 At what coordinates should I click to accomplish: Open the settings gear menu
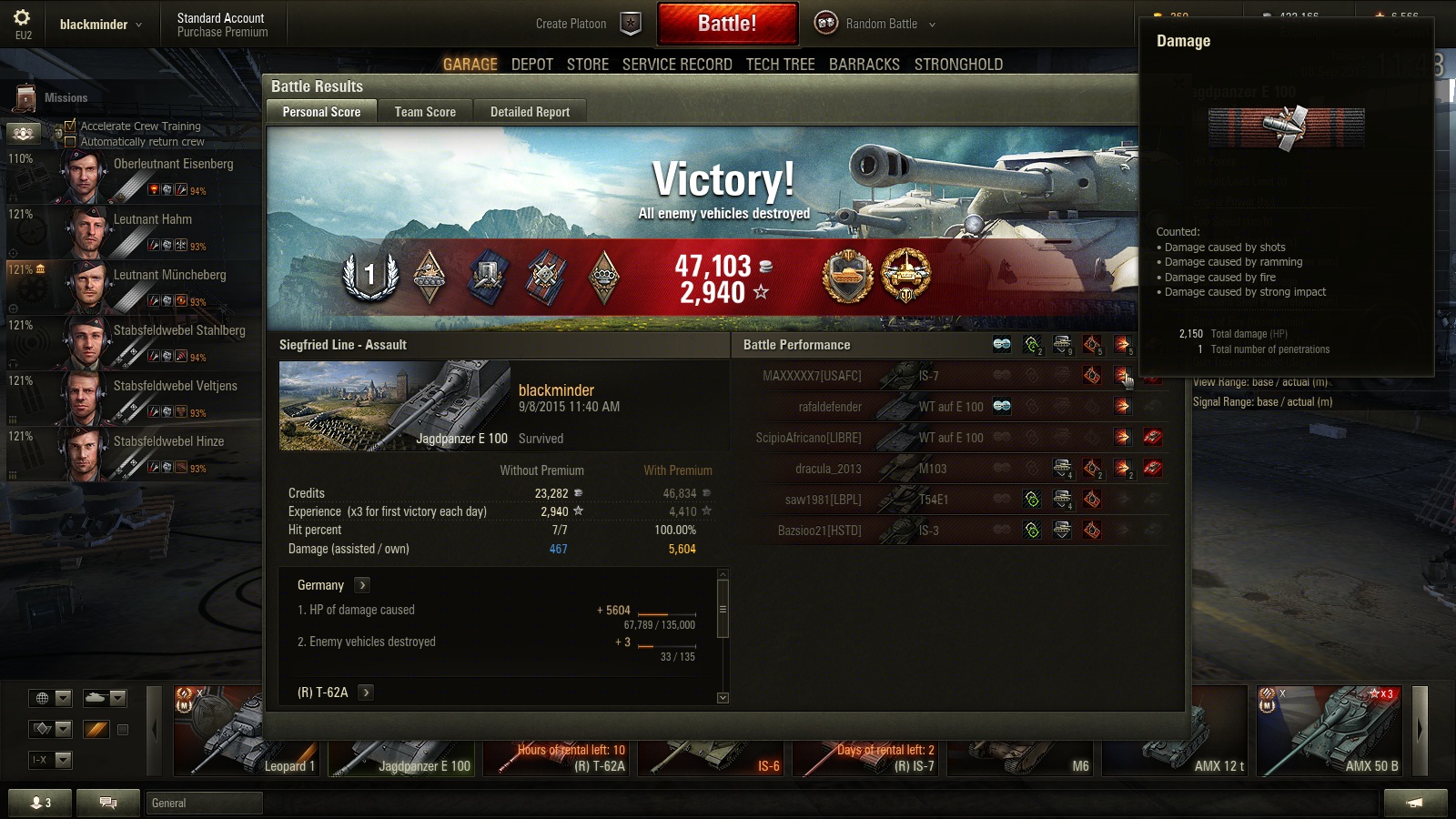click(23, 17)
